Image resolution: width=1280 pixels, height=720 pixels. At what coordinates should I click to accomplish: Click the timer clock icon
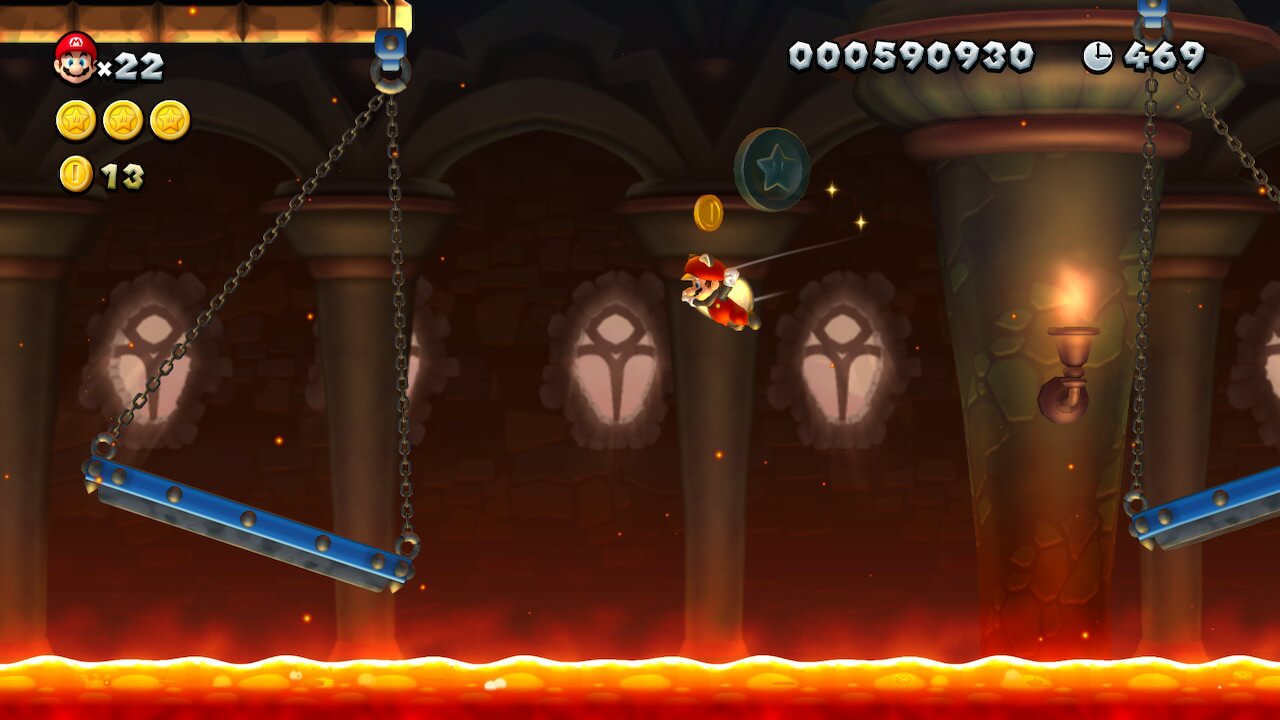pos(1097,57)
